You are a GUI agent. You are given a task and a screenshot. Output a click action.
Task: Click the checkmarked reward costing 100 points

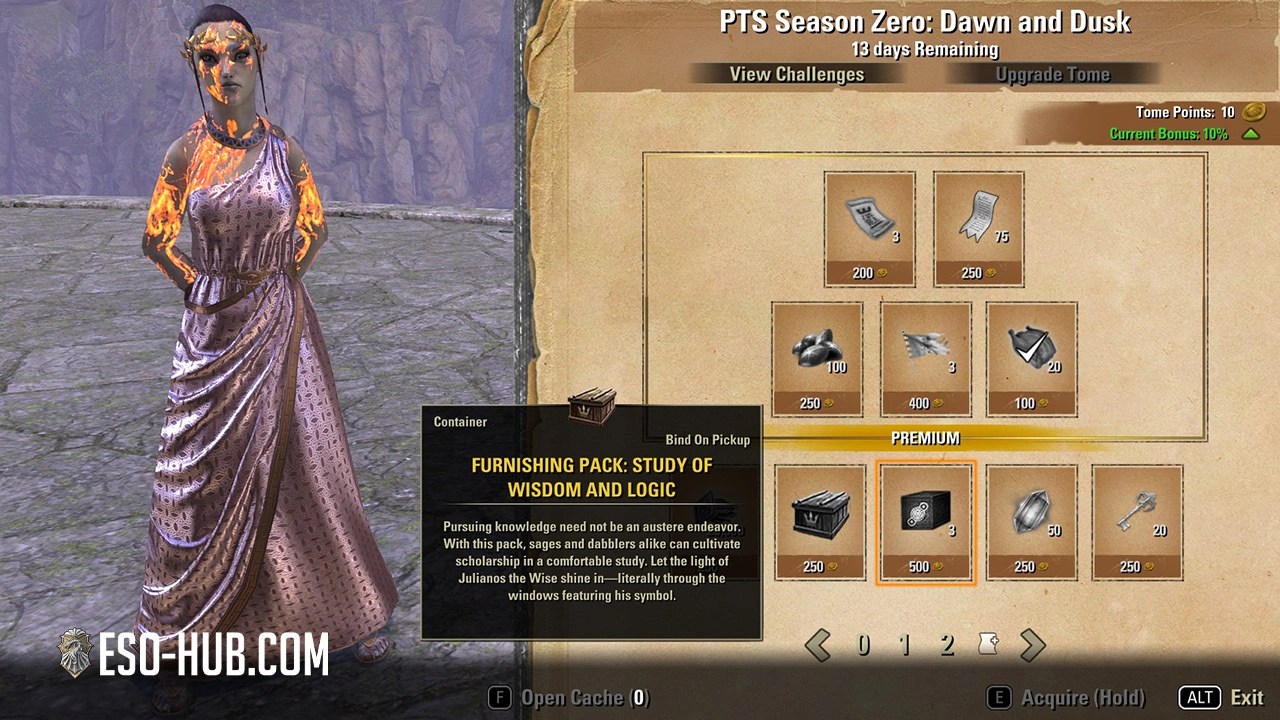1031,359
